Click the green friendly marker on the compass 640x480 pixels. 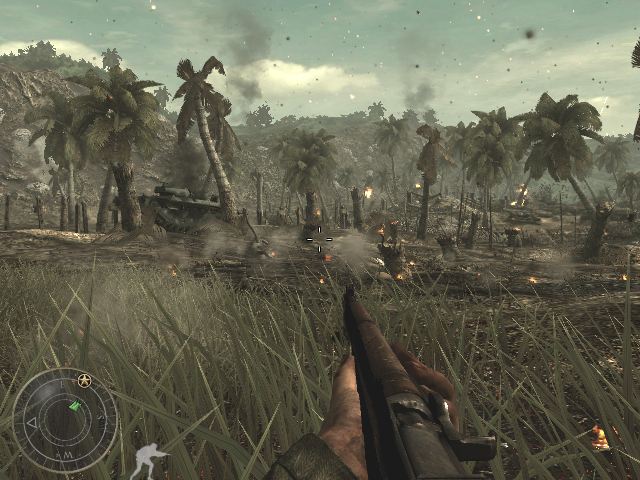click(x=73, y=406)
